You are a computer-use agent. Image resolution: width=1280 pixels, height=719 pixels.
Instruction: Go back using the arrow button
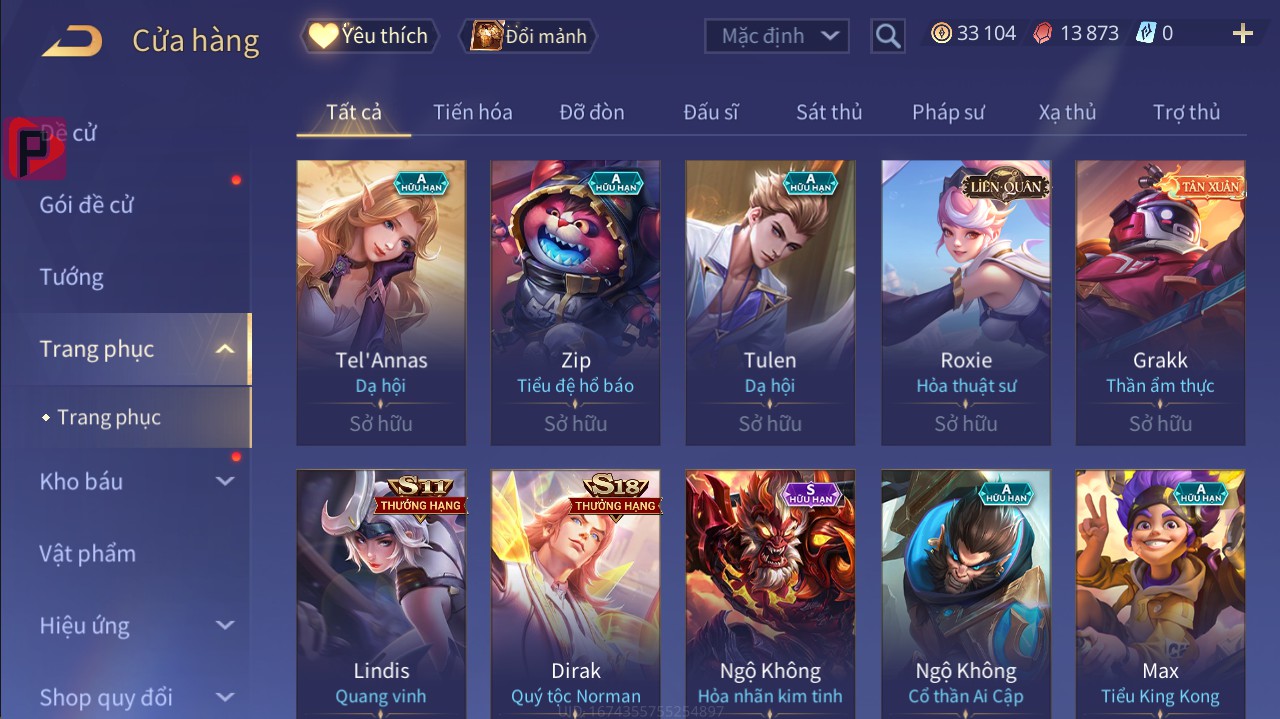click(x=72, y=41)
